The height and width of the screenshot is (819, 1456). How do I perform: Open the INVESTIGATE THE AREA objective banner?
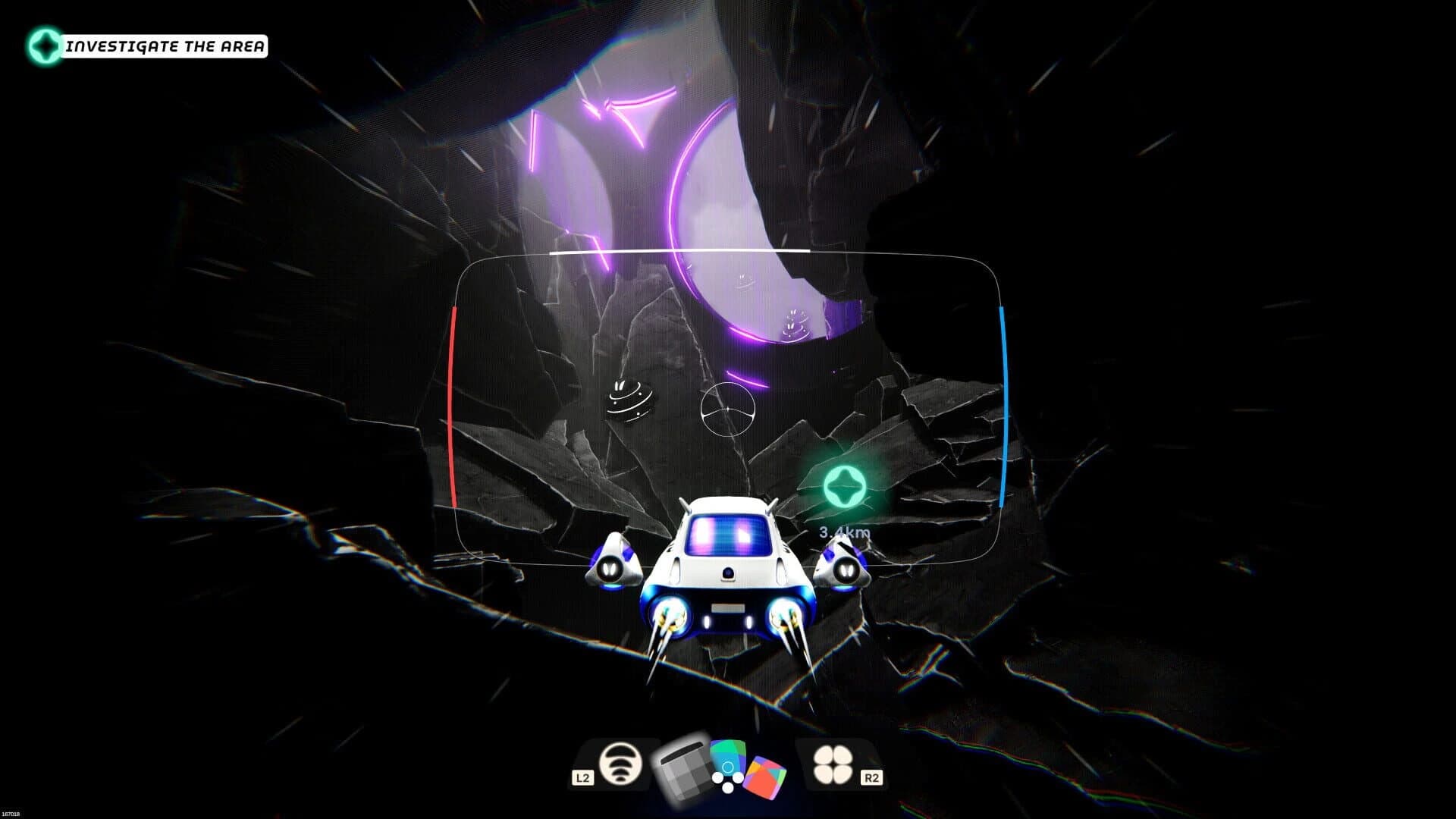tap(165, 45)
